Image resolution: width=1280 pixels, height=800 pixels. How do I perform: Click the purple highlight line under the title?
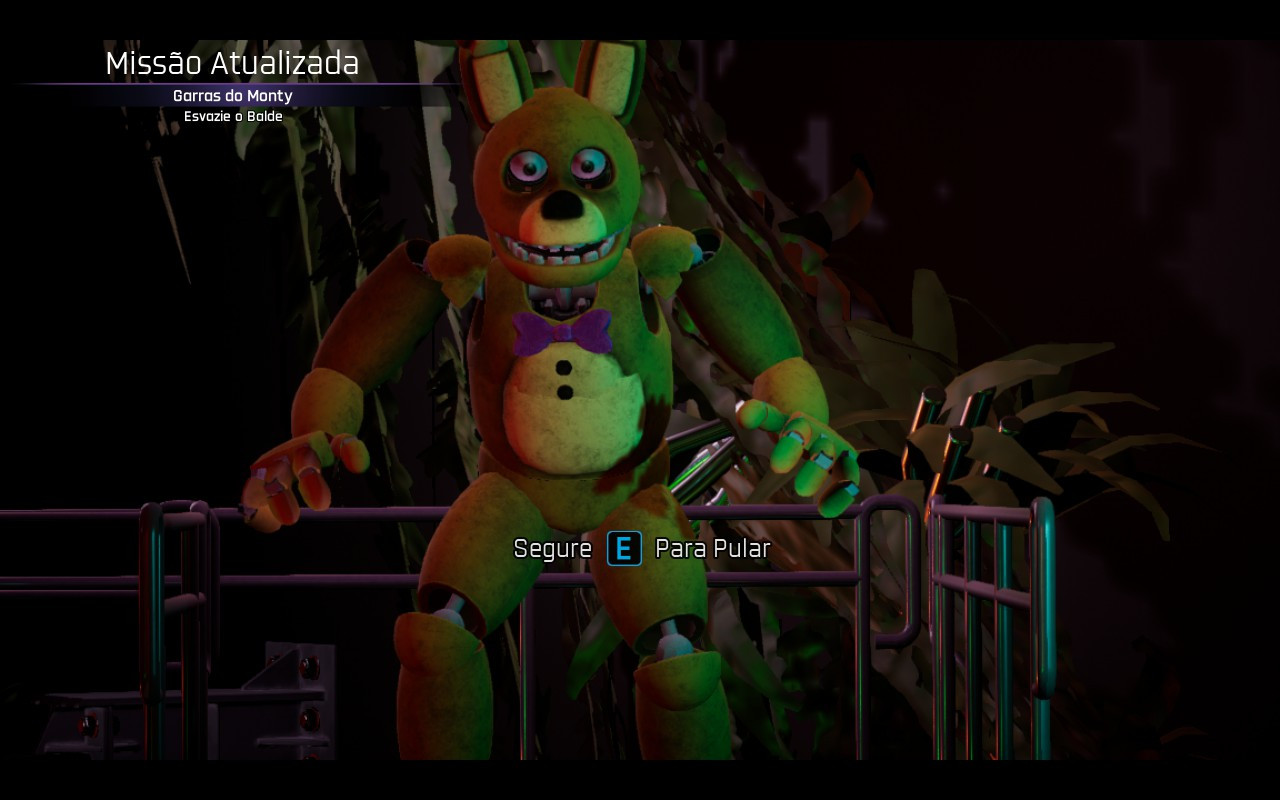(x=233, y=82)
